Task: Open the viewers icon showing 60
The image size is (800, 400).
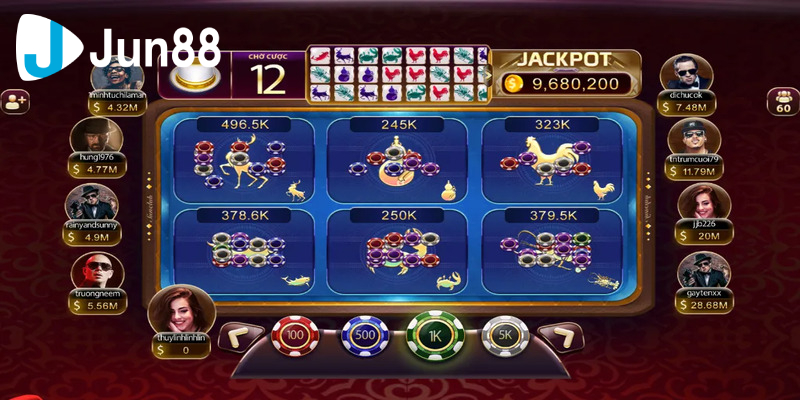Action: (781, 102)
